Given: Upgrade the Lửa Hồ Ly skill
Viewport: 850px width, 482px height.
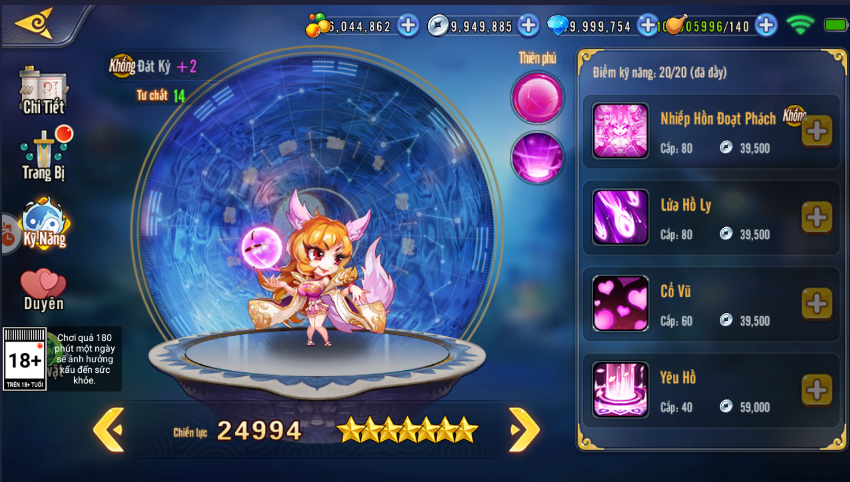Looking at the screenshot, I should click(816, 217).
